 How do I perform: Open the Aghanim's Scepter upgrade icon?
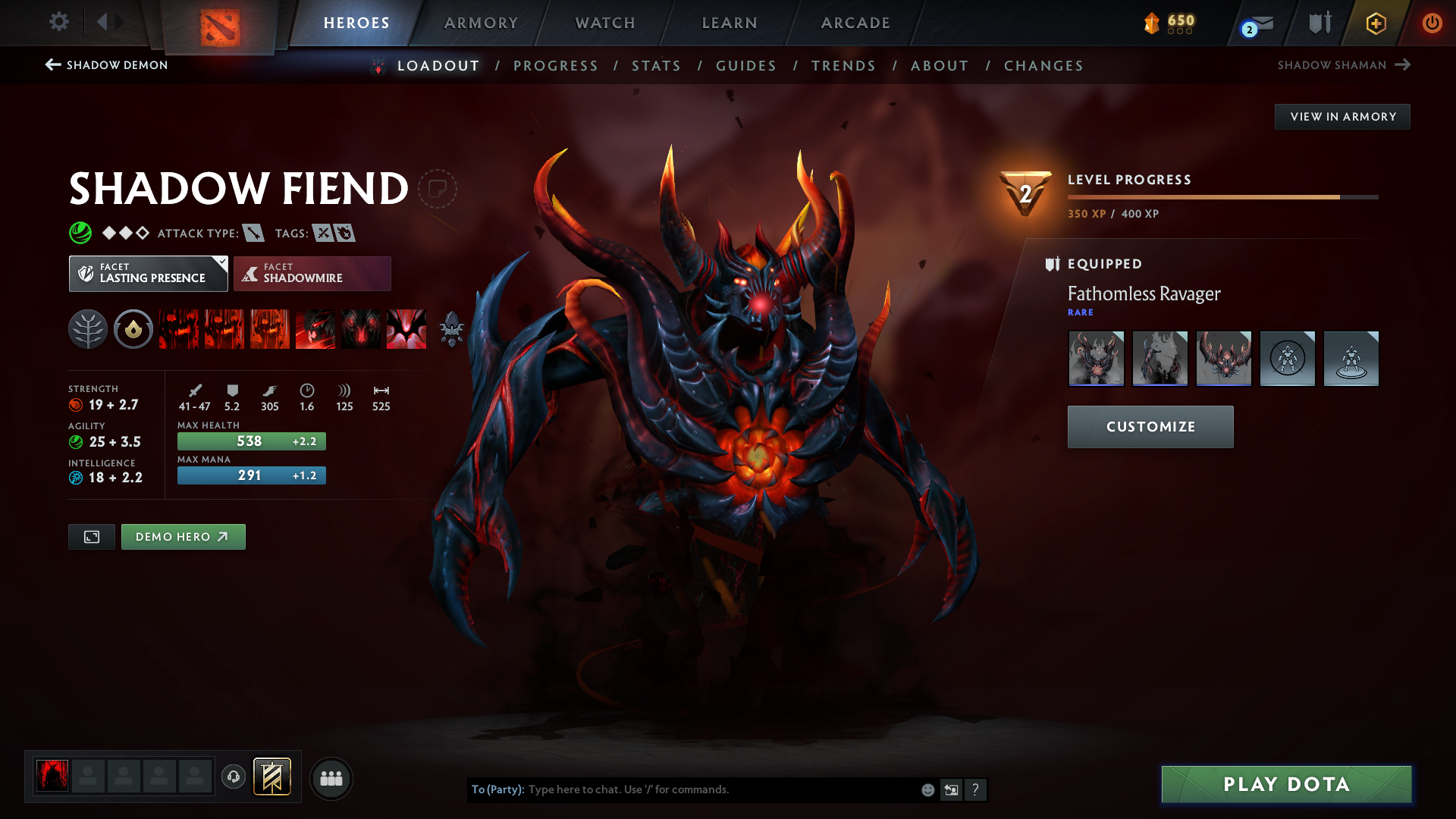pyautogui.click(x=451, y=329)
